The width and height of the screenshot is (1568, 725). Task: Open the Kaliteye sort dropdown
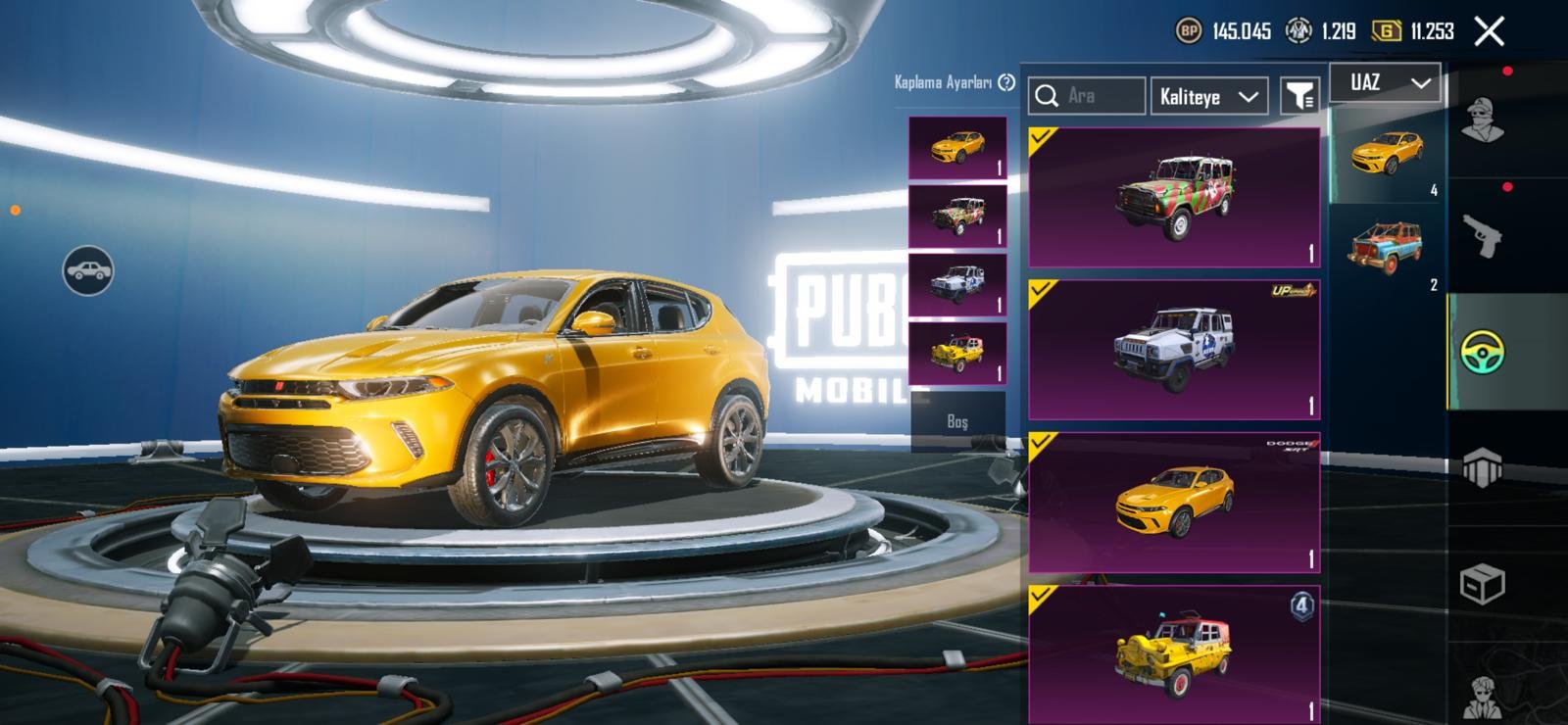pos(1208,96)
